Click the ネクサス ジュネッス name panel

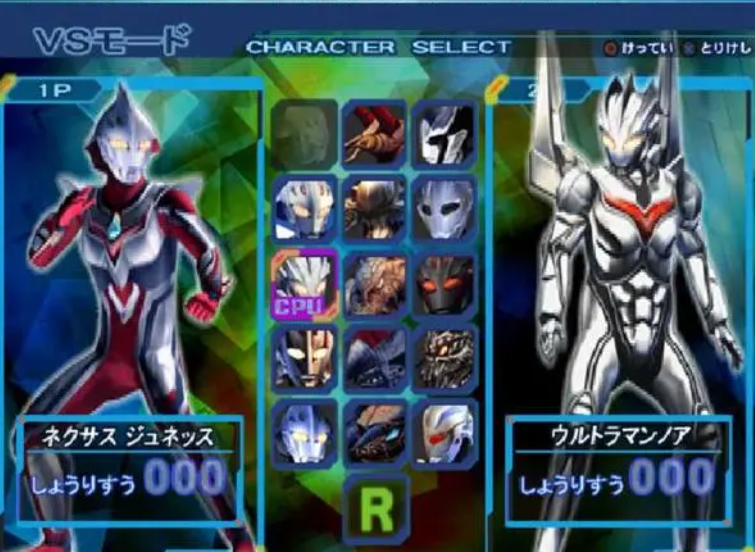[x=126, y=437]
